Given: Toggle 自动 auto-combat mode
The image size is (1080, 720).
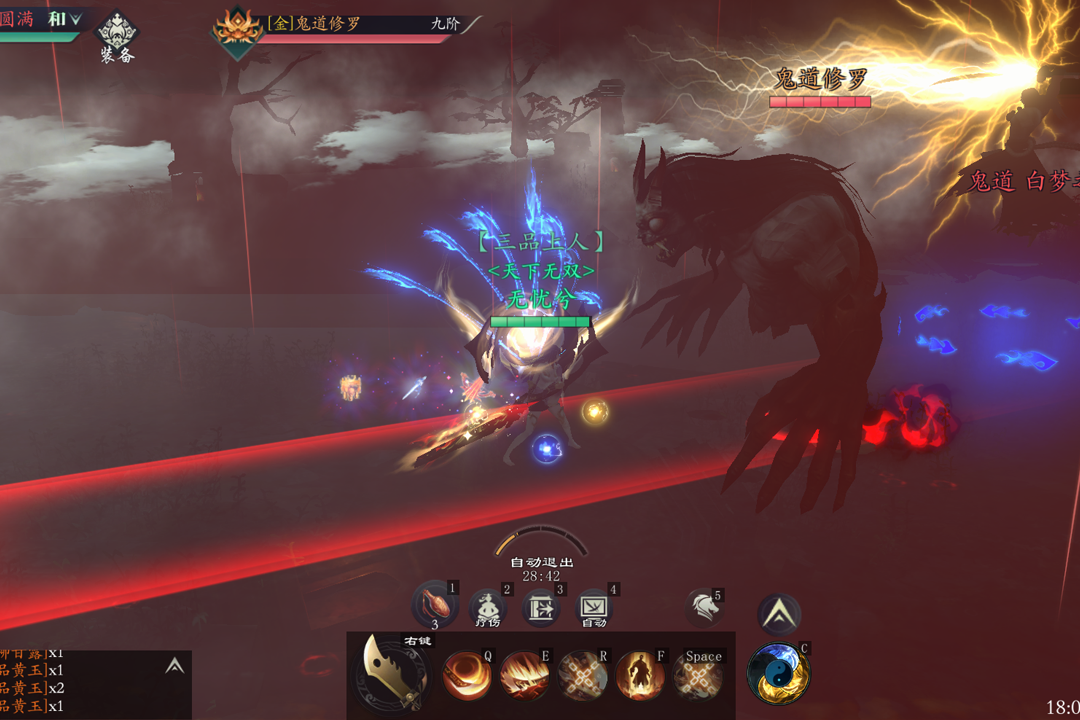Looking at the screenshot, I should (x=594, y=608).
